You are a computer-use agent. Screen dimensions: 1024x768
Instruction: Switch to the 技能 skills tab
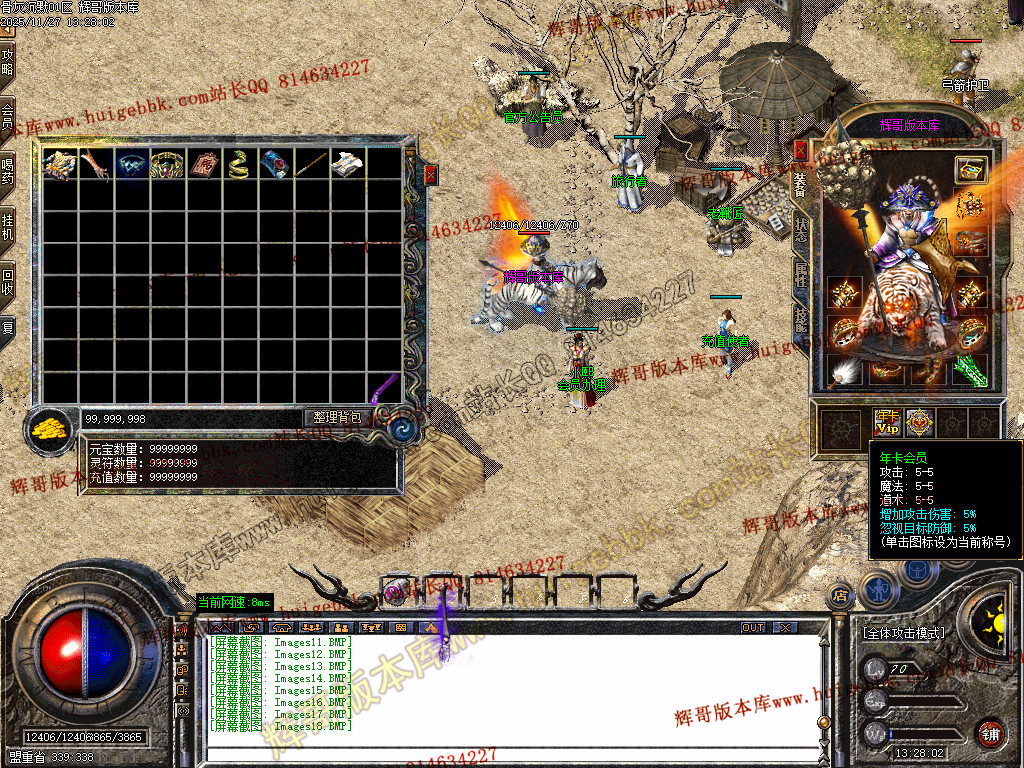[x=800, y=322]
